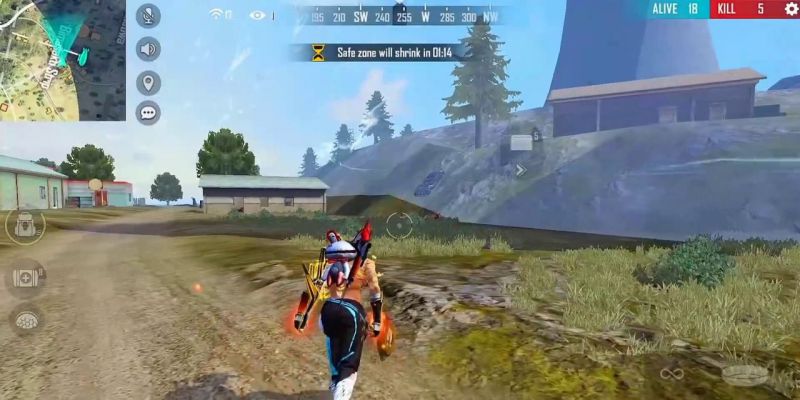This screenshot has height=400, width=800.
Task: Open the settings gear
Action: tap(791, 9)
